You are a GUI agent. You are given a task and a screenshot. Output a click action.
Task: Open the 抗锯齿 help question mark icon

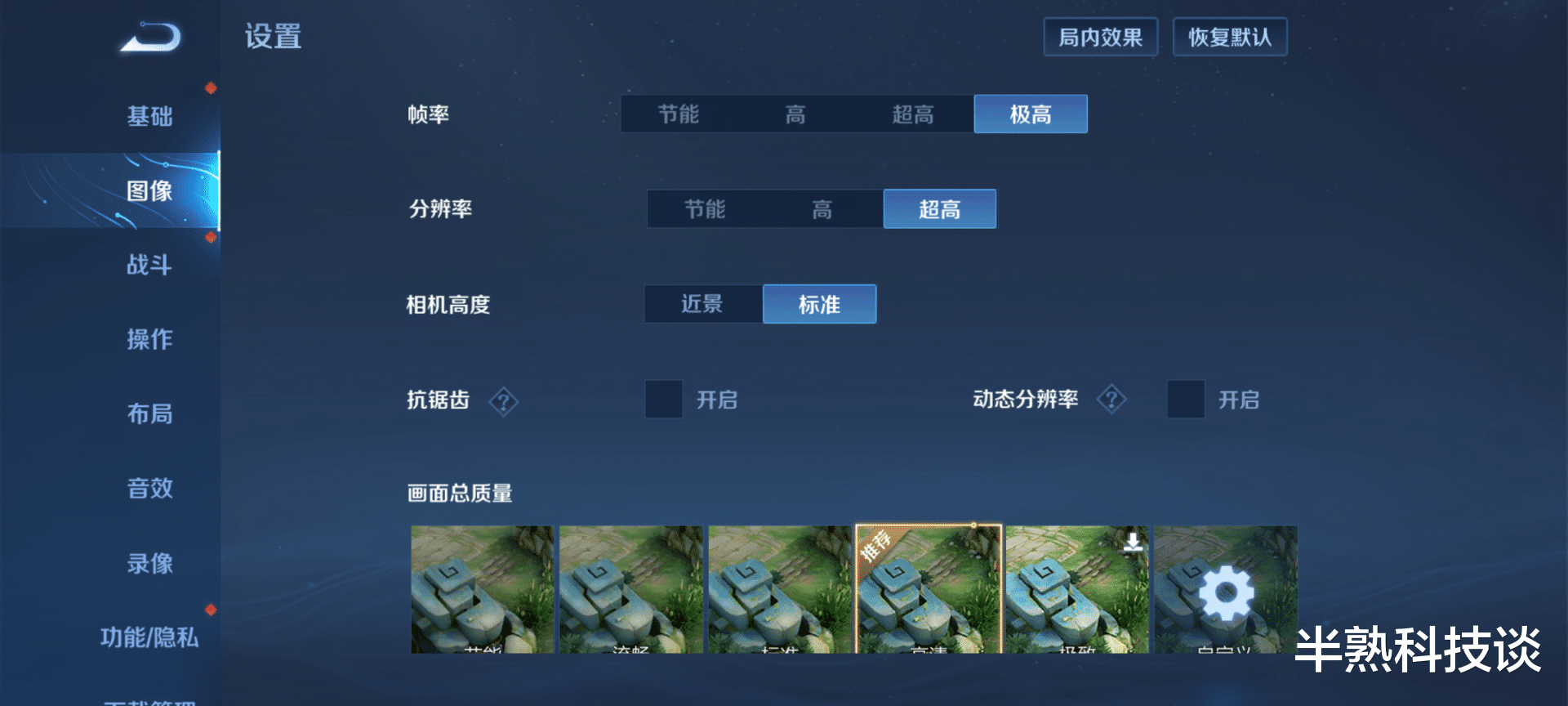[x=504, y=400]
